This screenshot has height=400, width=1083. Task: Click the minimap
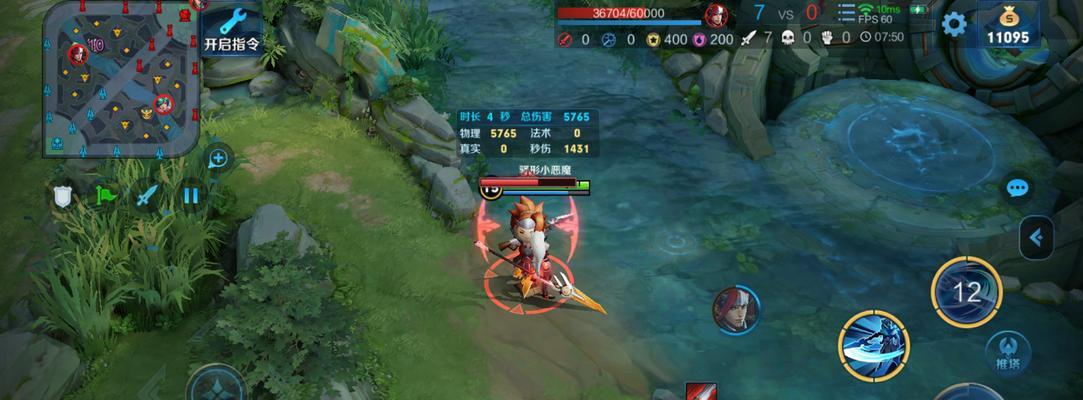click(x=121, y=80)
